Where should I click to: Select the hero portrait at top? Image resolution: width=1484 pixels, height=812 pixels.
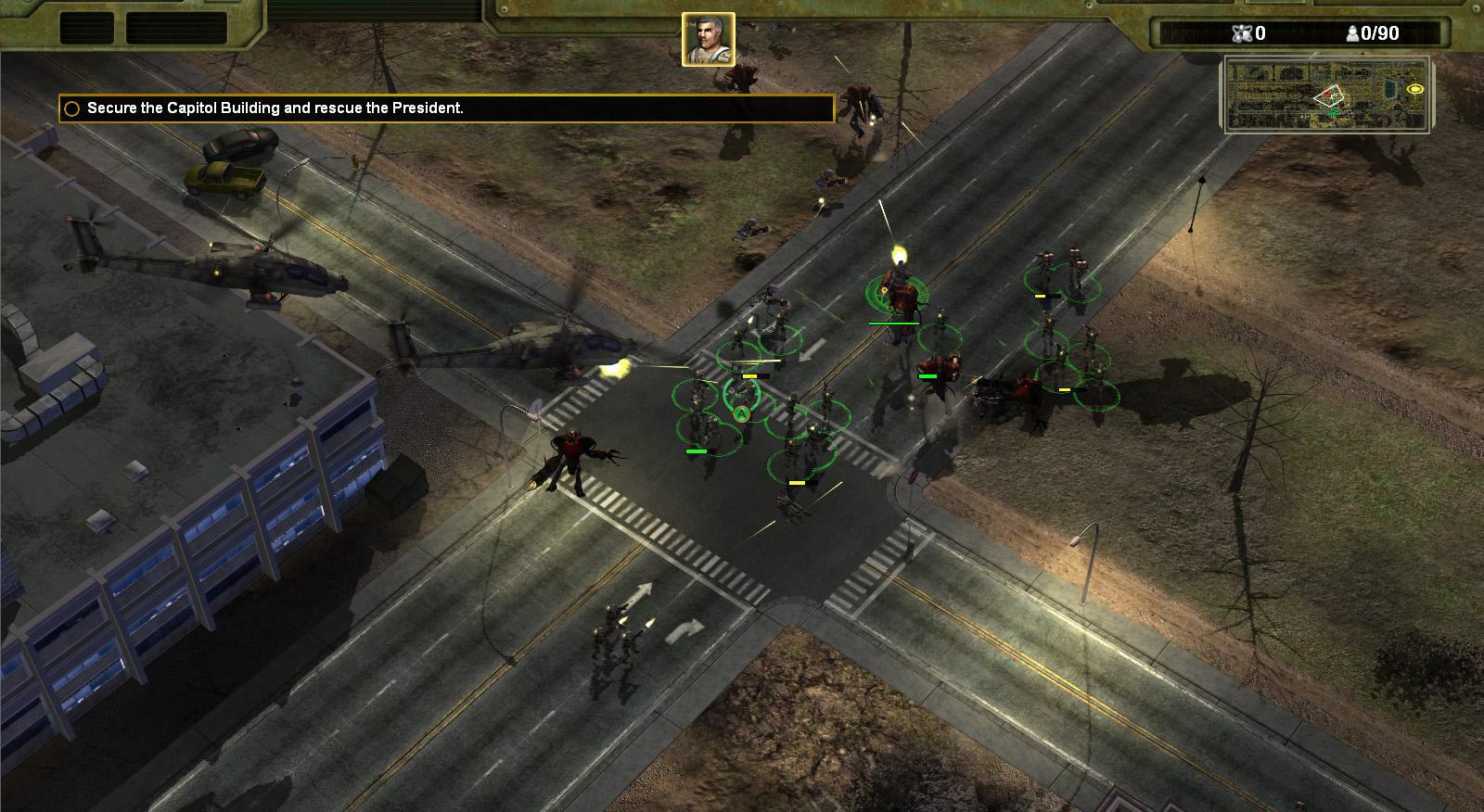pyautogui.click(x=709, y=39)
